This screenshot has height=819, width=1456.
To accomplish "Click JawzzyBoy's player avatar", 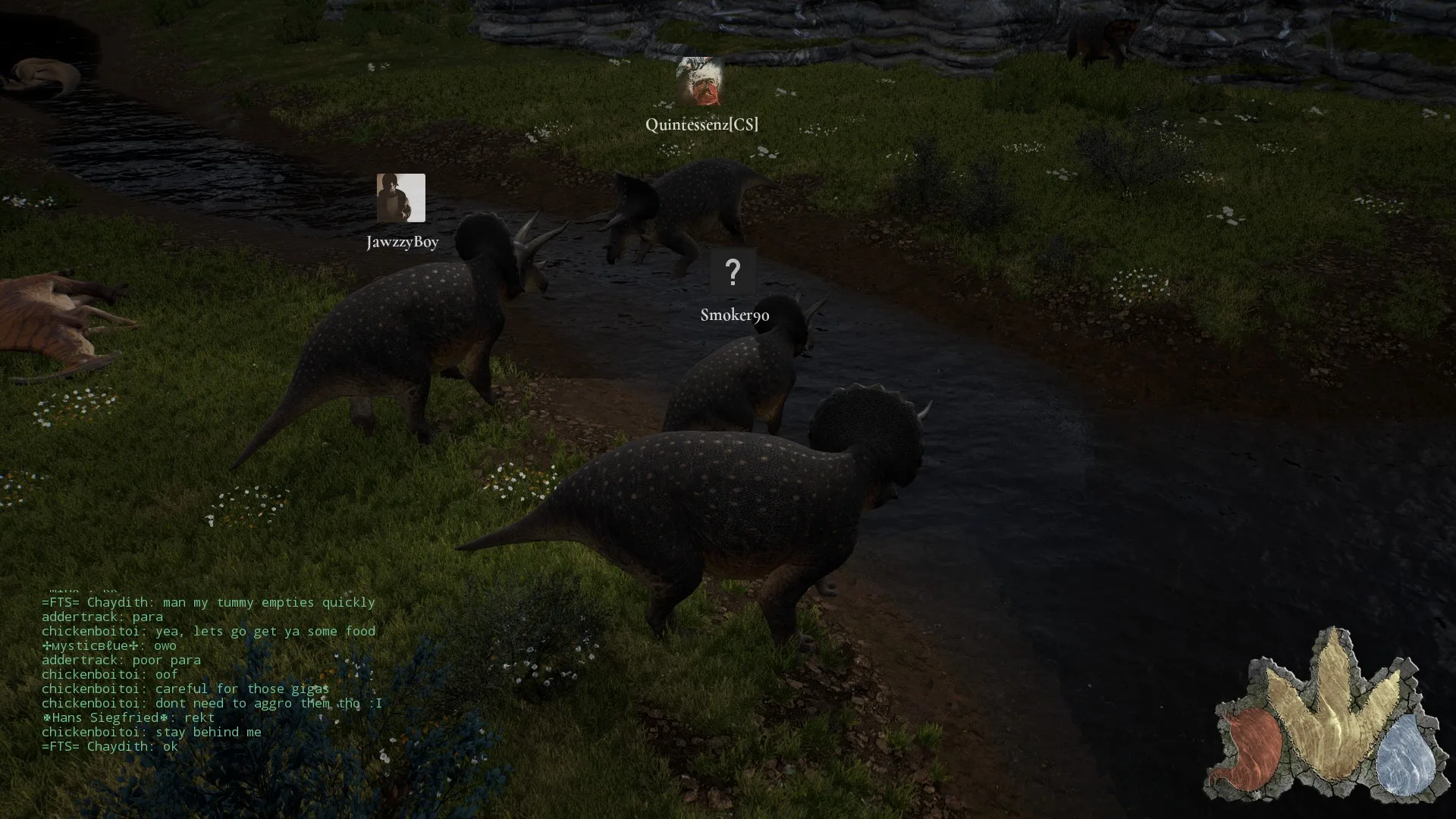I will click(400, 198).
